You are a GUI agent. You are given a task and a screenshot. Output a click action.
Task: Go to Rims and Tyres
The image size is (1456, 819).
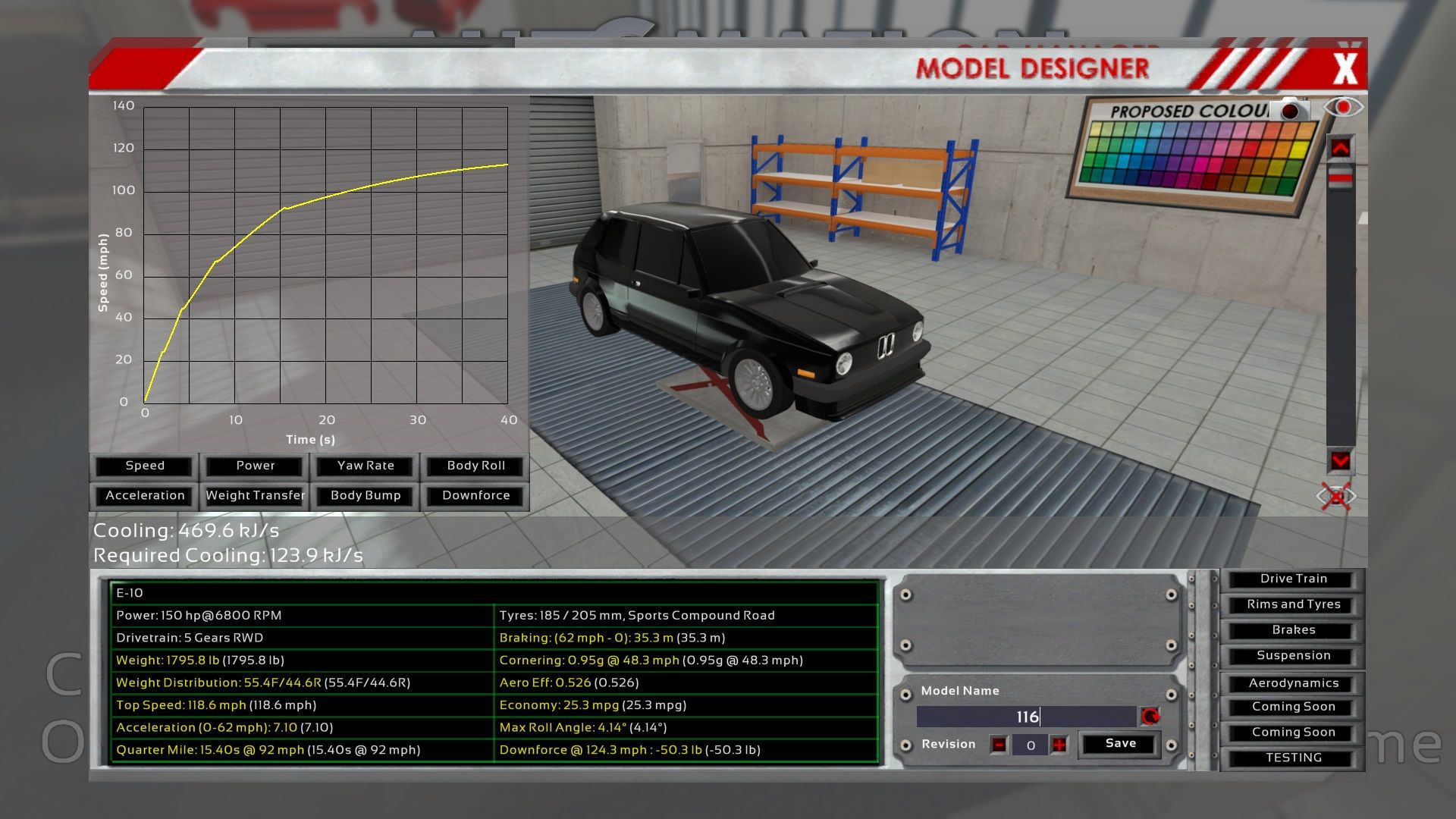1293,604
